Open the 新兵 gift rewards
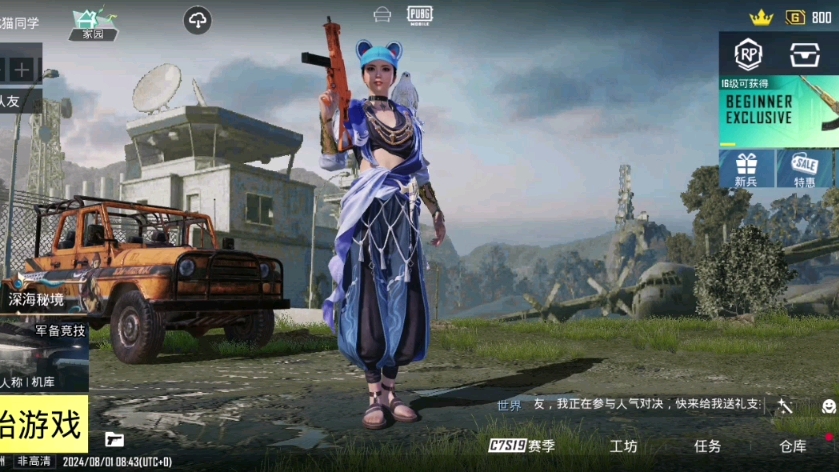 point(746,169)
